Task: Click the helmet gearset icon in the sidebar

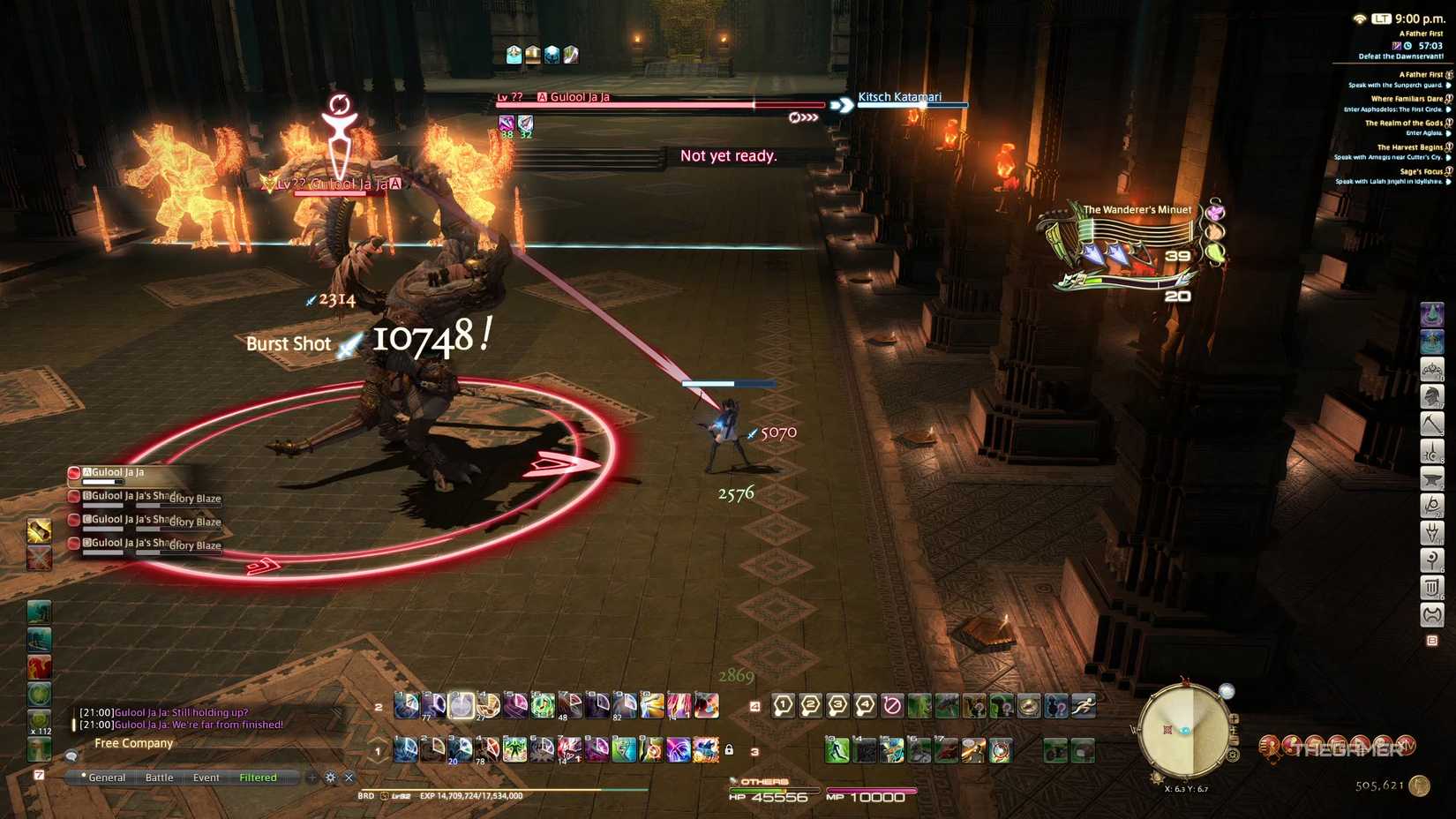Action: click(x=1431, y=396)
